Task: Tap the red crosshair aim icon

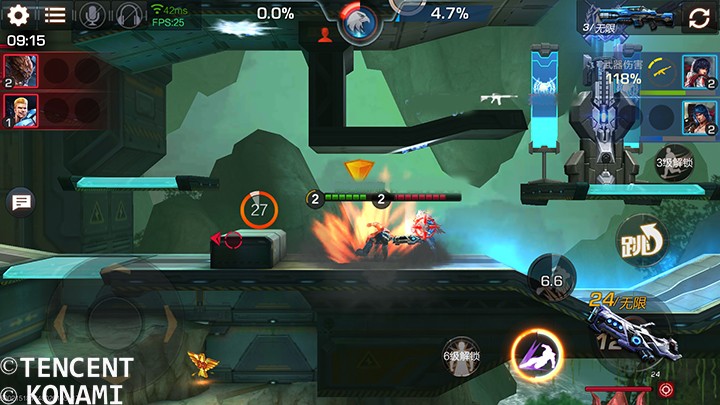Action: tap(667, 389)
